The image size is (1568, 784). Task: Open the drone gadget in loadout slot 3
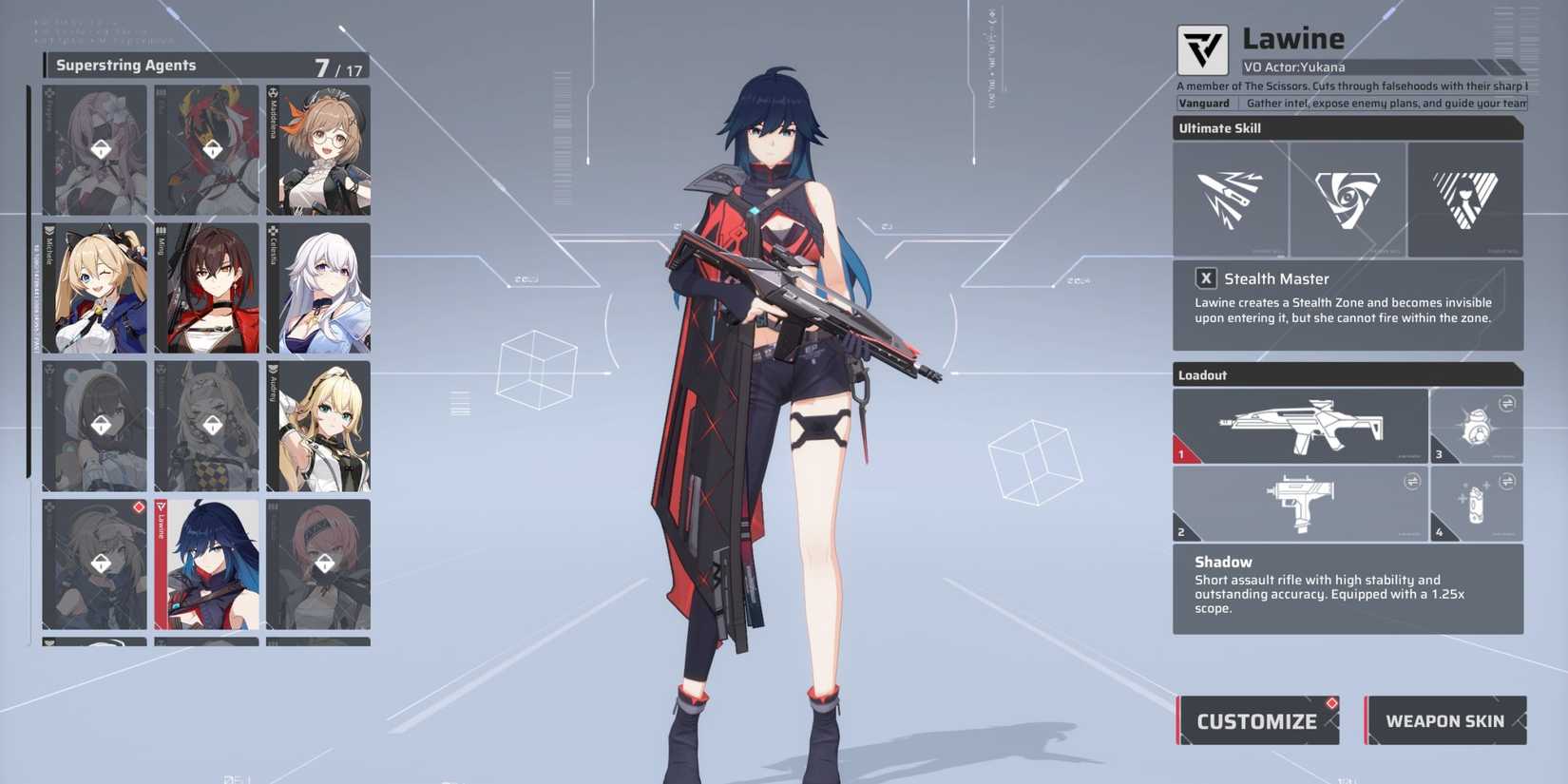click(x=1477, y=425)
